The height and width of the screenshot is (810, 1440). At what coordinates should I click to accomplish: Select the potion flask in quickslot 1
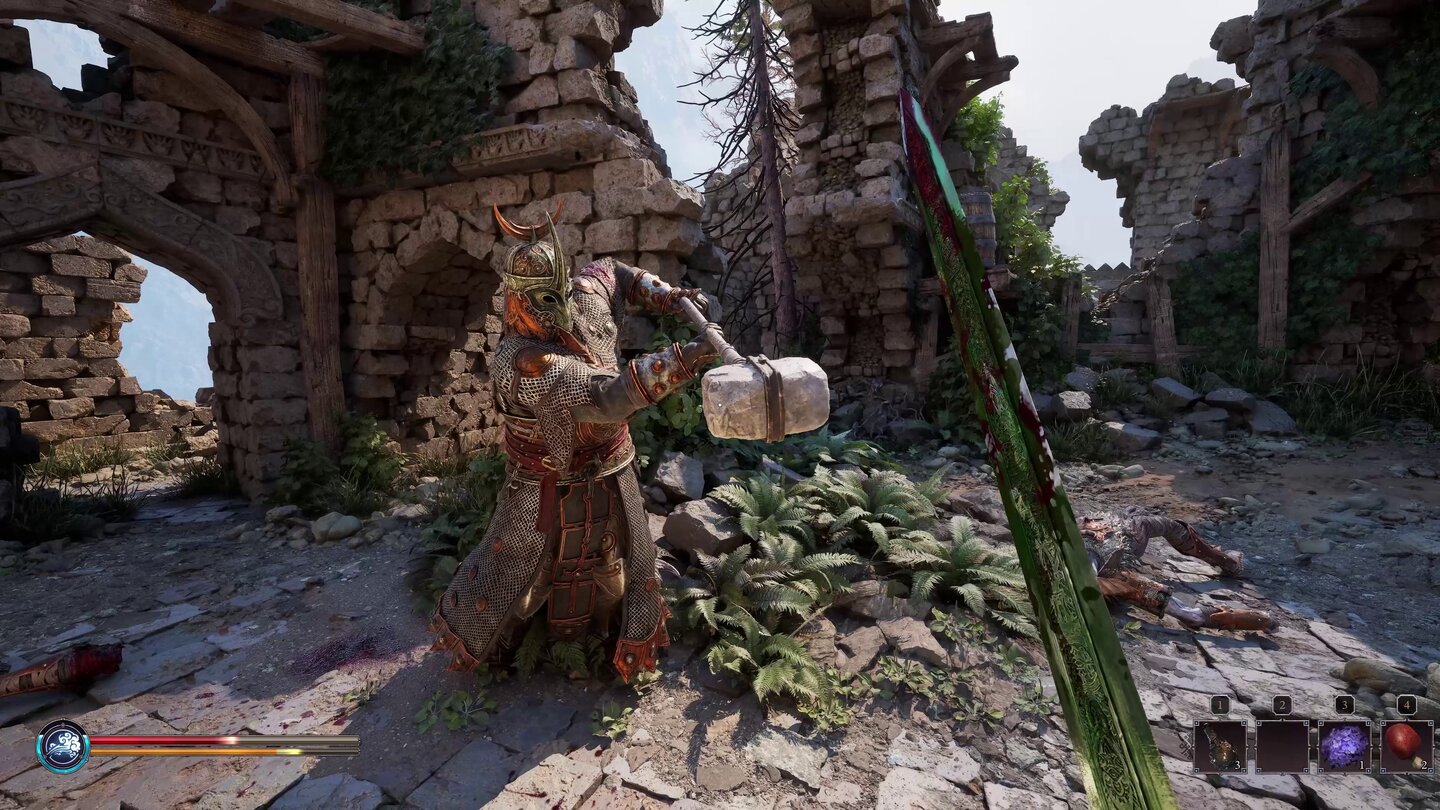pos(1221,745)
